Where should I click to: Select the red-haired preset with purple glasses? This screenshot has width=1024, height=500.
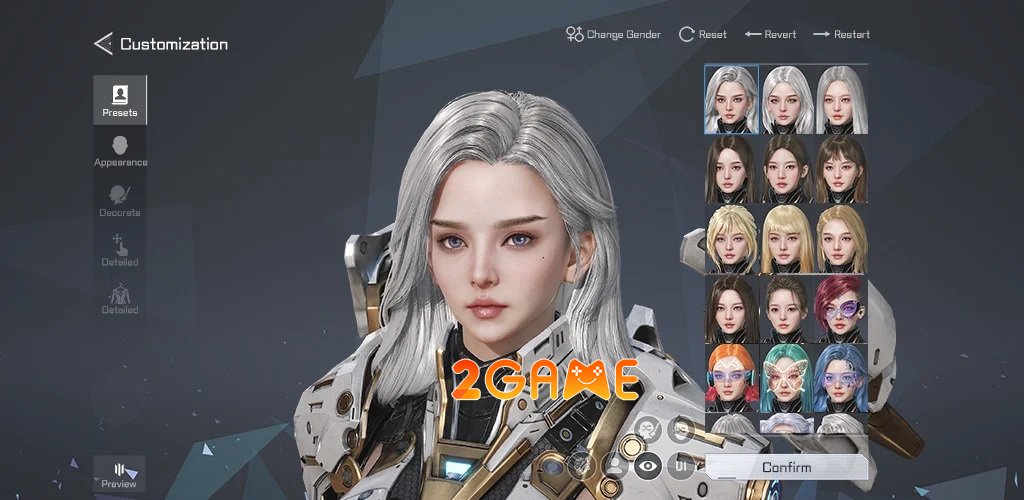841,308
